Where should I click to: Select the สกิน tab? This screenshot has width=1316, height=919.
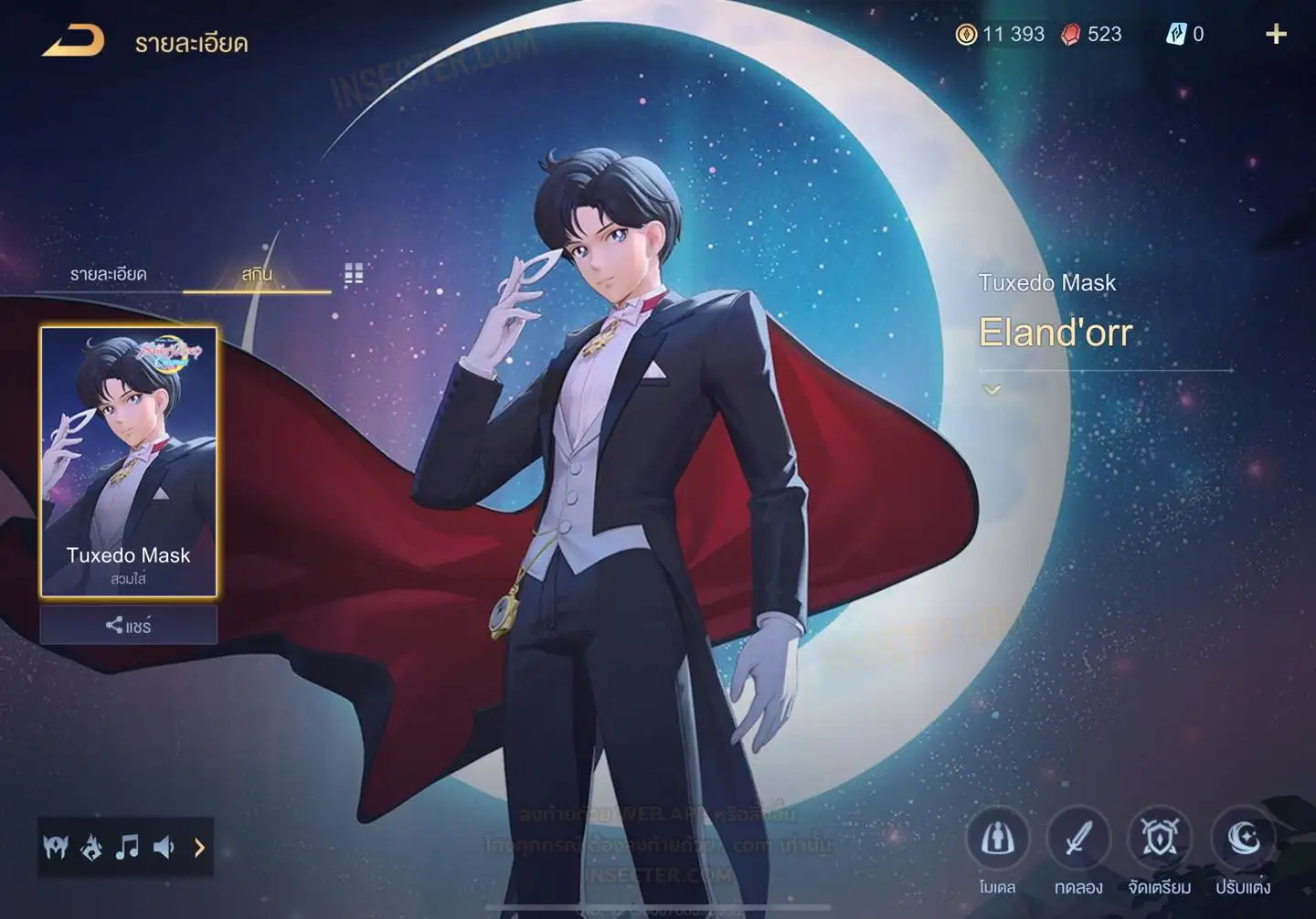[x=257, y=274]
